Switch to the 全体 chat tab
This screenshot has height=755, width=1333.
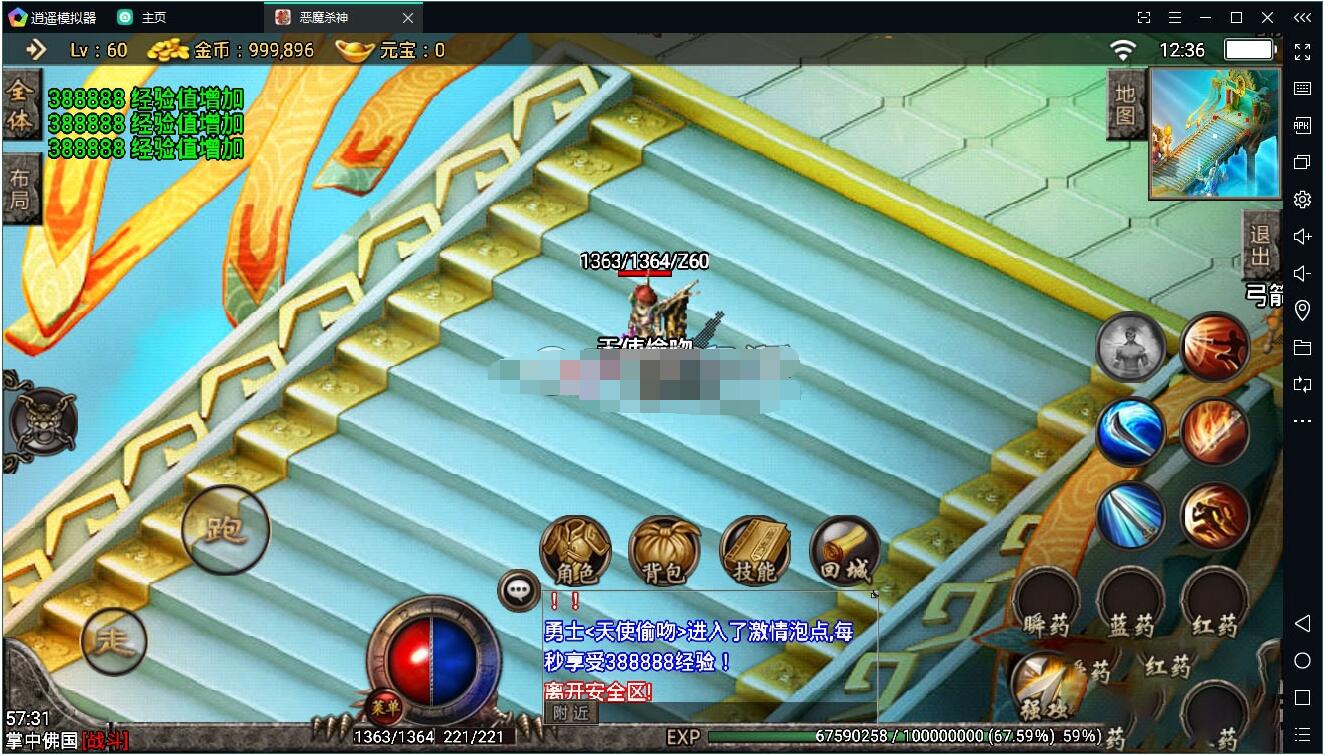20,106
